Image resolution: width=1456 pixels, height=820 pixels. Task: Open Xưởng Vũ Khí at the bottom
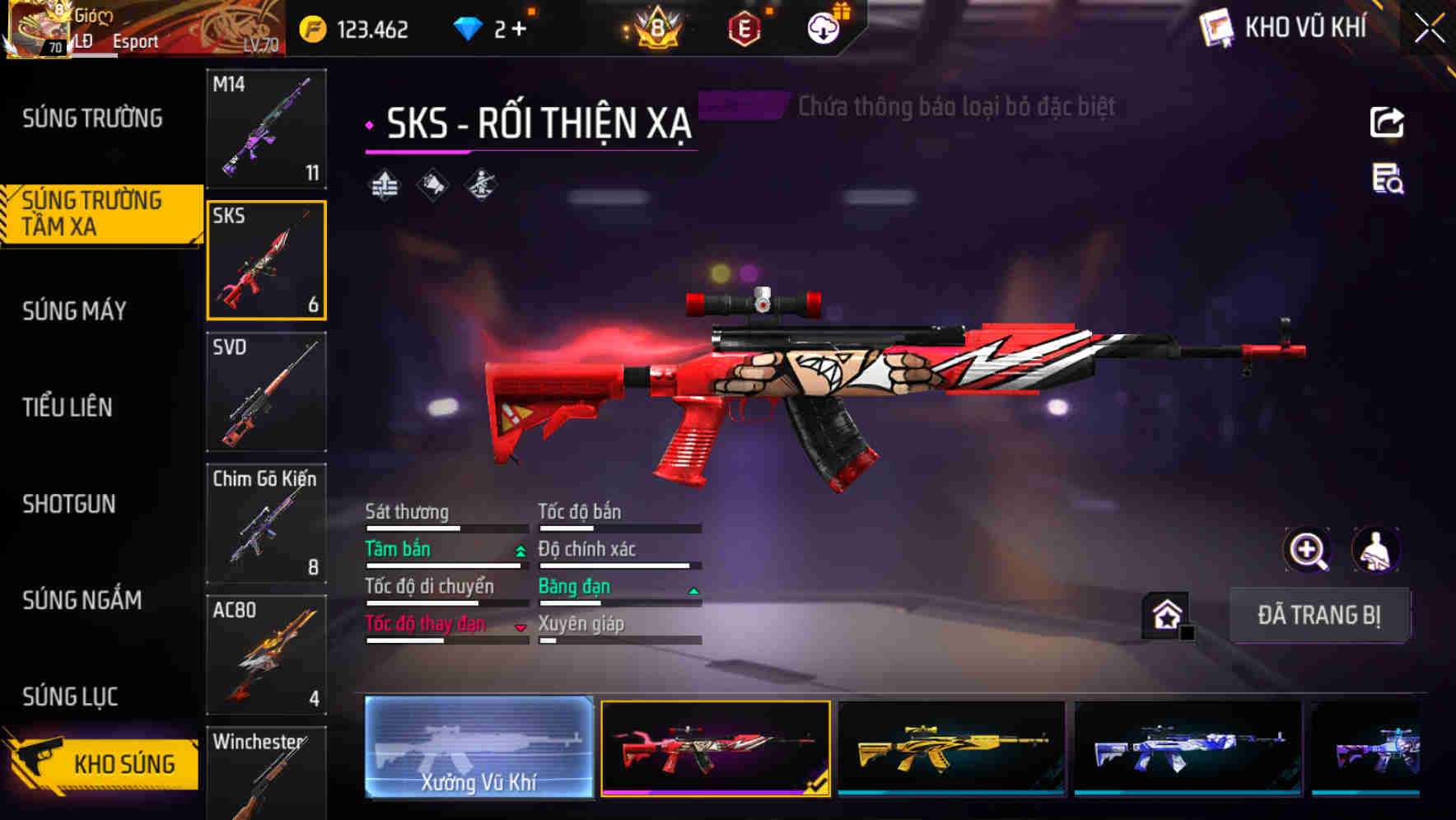478,748
